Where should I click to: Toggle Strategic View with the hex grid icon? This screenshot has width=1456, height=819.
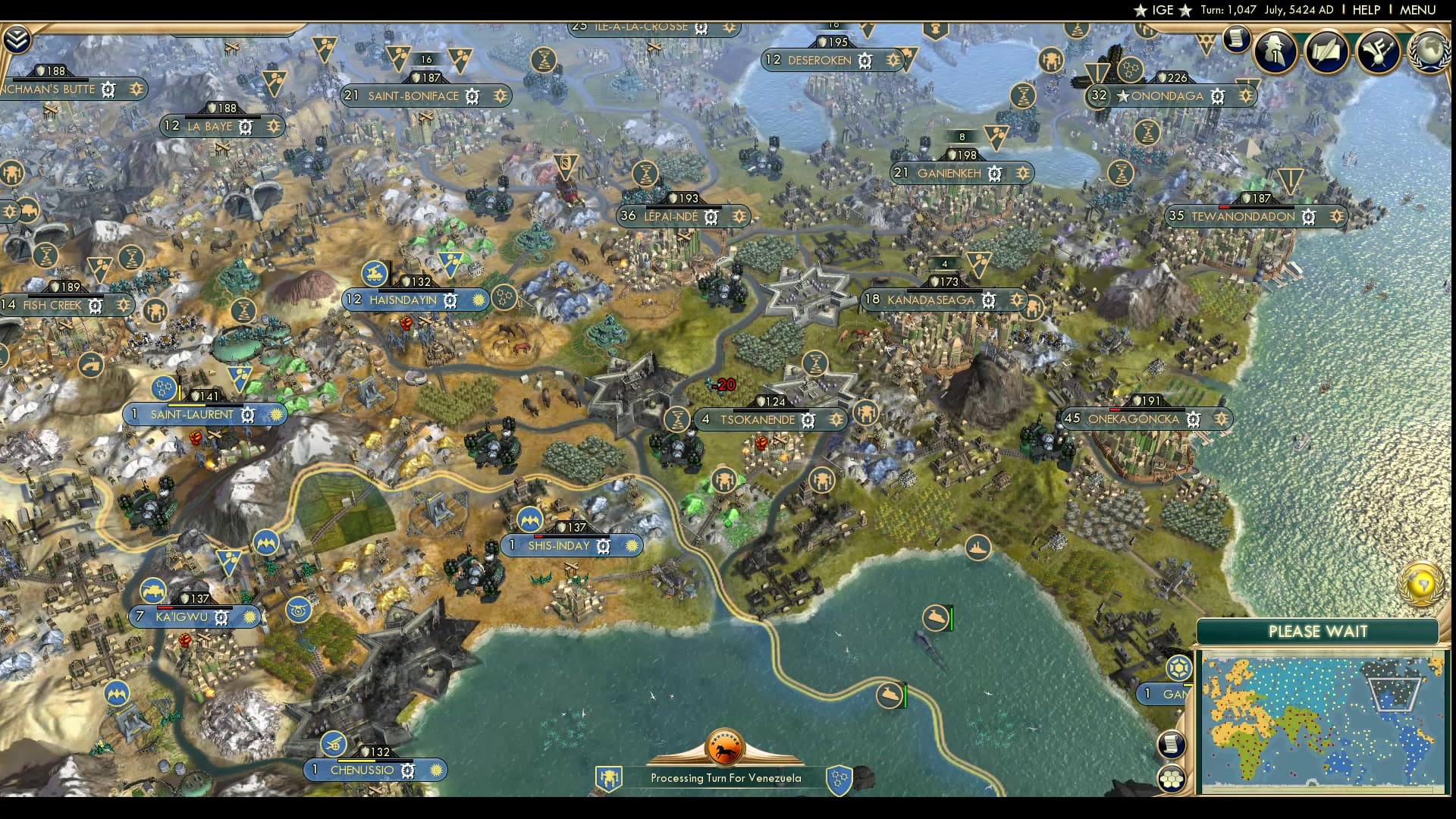point(1171,777)
